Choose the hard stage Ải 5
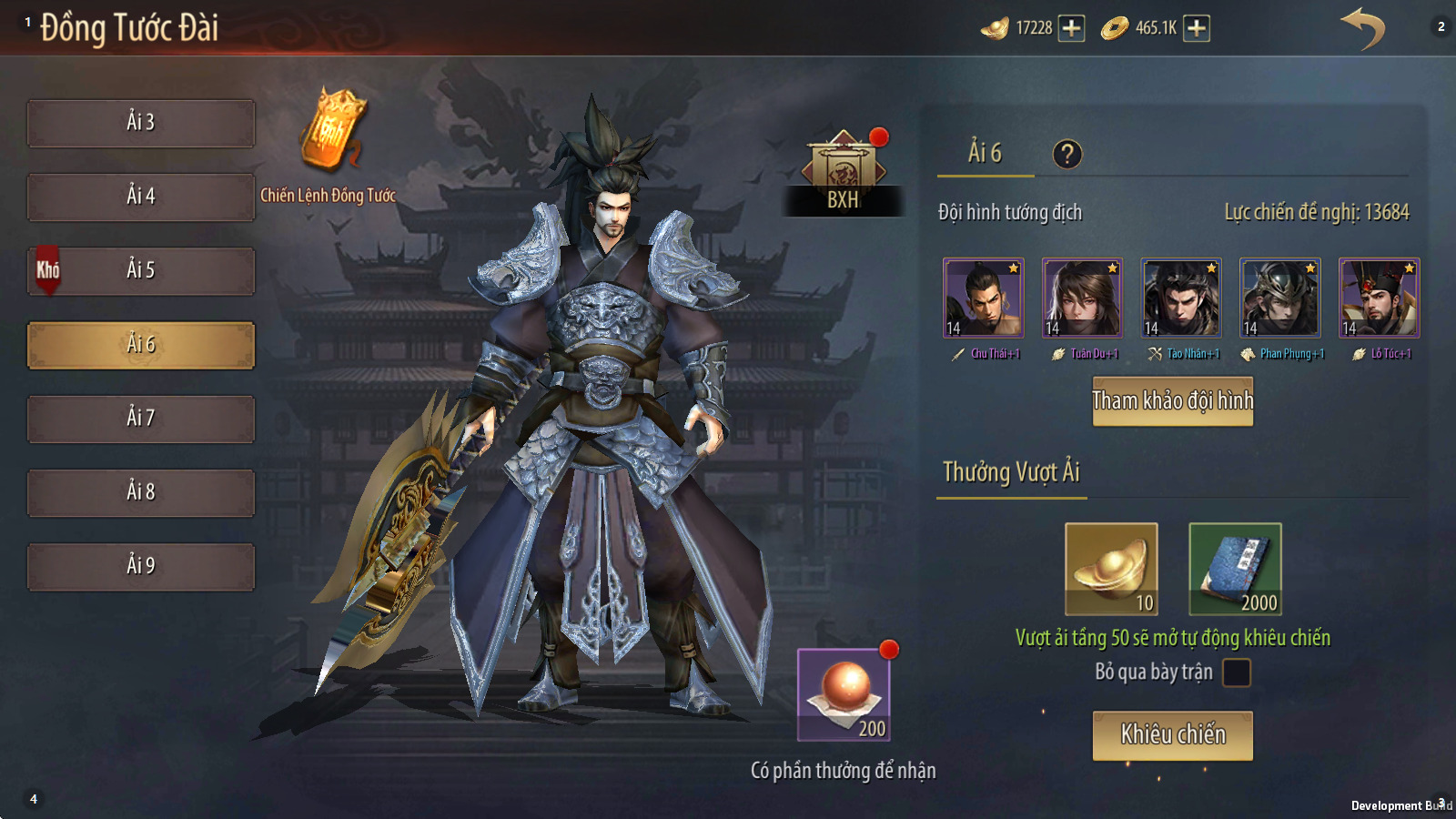 pyautogui.click(x=141, y=270)
